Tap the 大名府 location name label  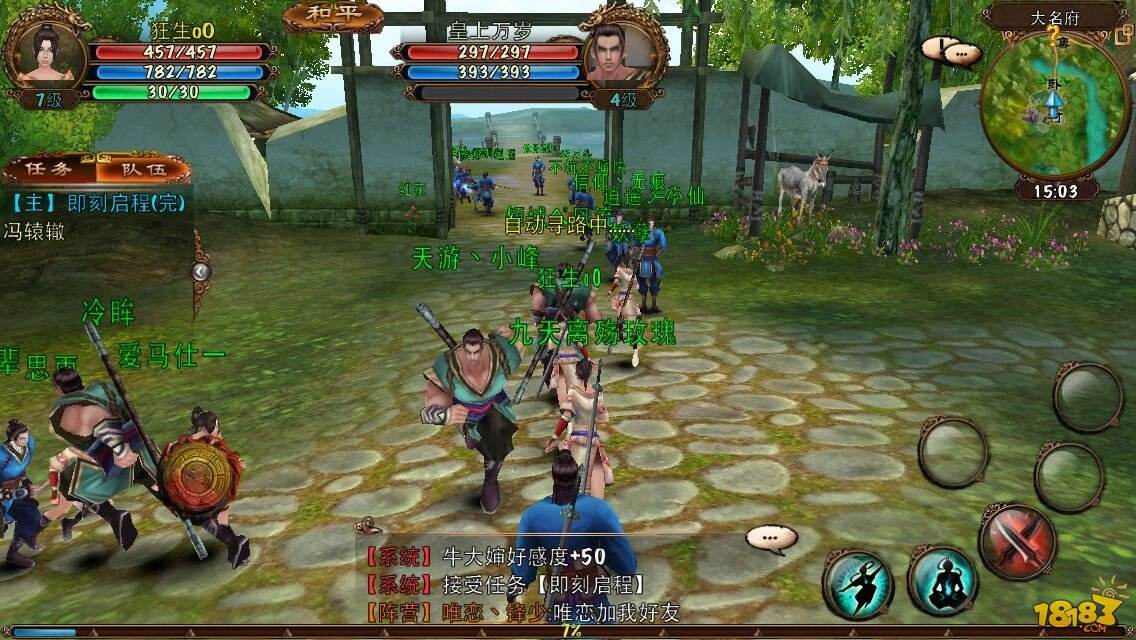coord(1052,16)
